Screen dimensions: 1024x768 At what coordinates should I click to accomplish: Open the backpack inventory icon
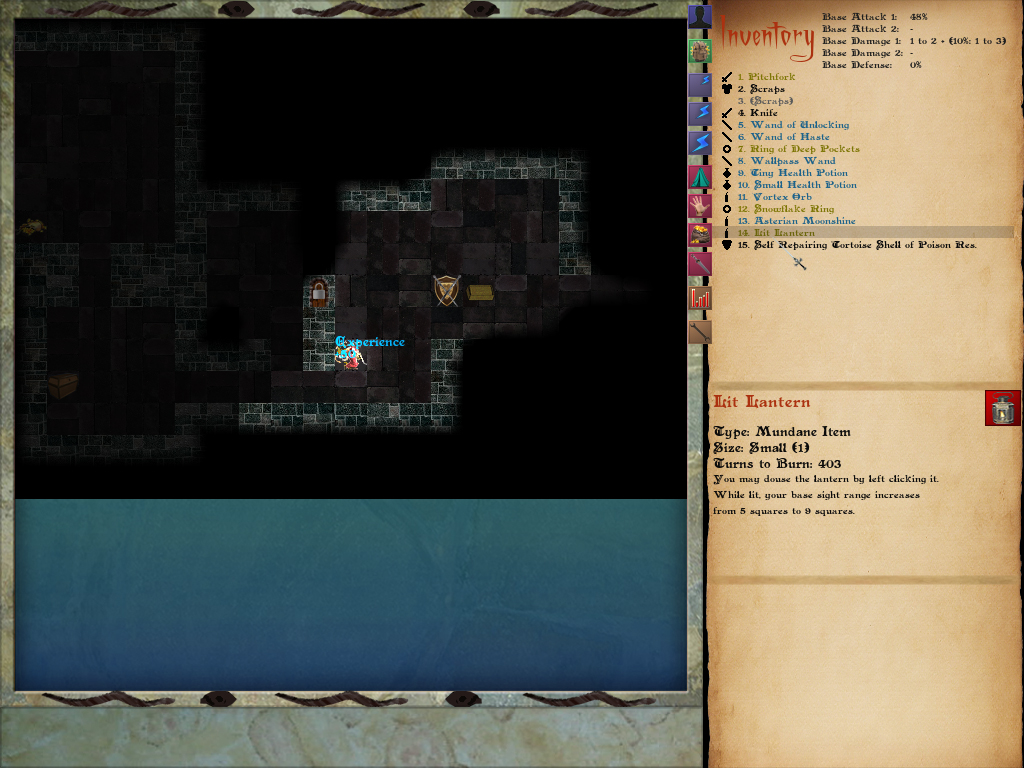[700, 51]
